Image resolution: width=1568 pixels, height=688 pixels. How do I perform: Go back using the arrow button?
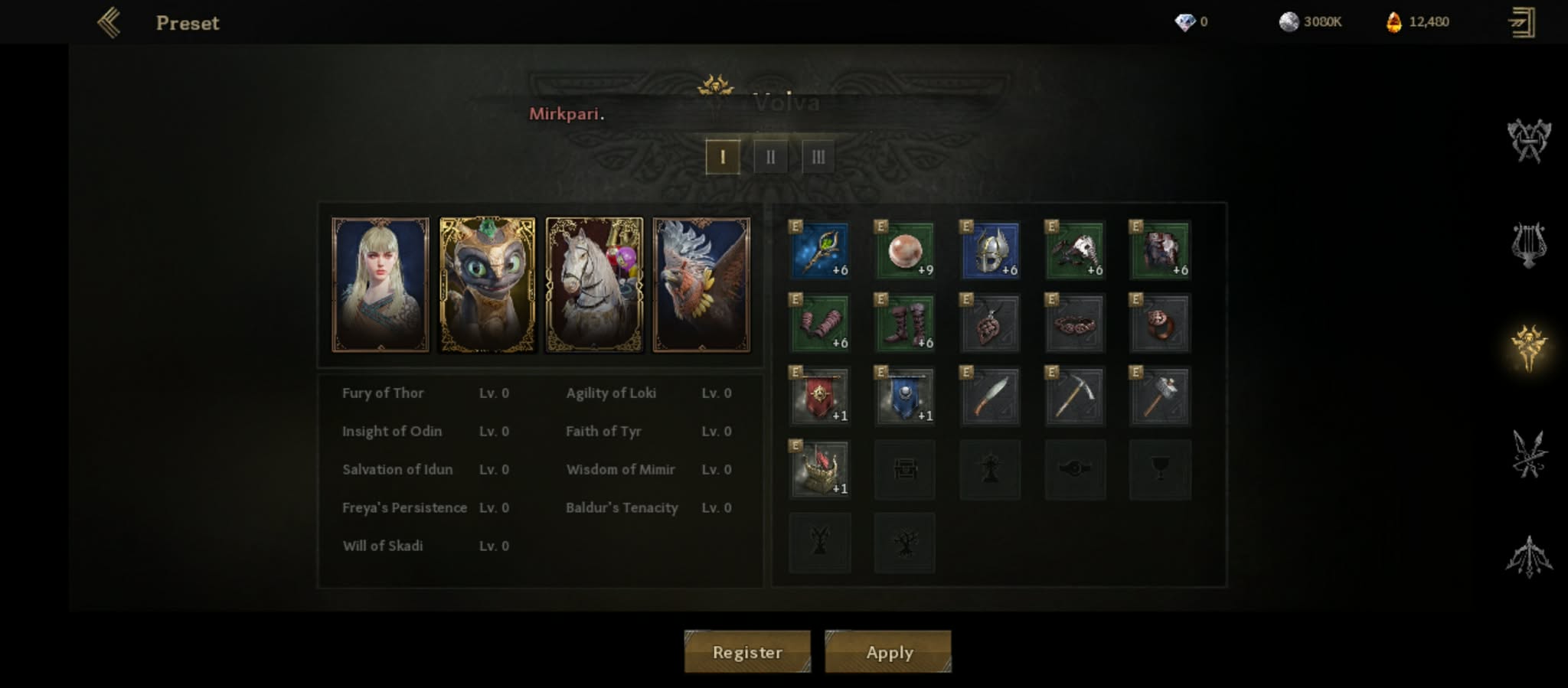click(109, 23)
